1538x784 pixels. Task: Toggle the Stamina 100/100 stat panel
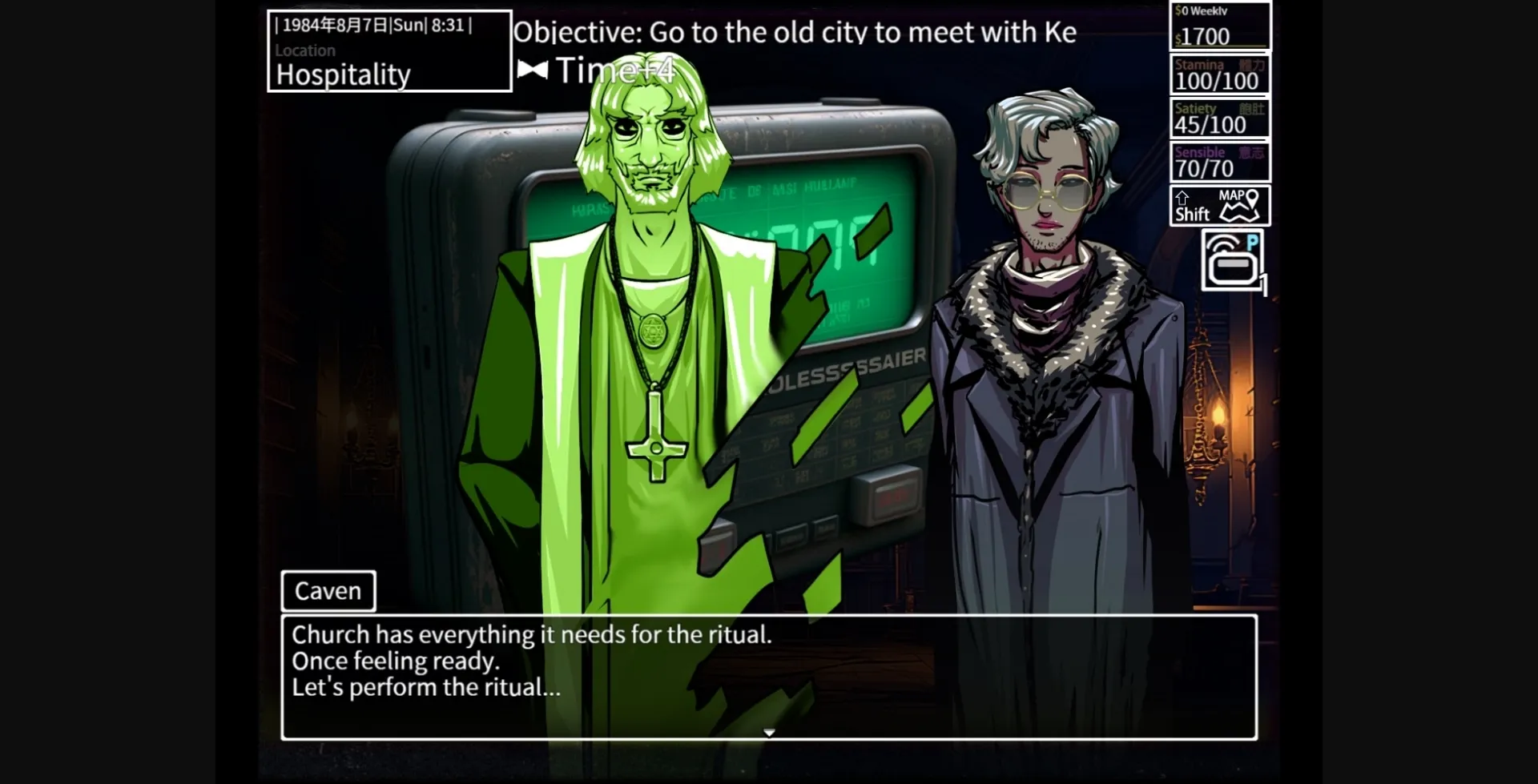pos(1219,74)
